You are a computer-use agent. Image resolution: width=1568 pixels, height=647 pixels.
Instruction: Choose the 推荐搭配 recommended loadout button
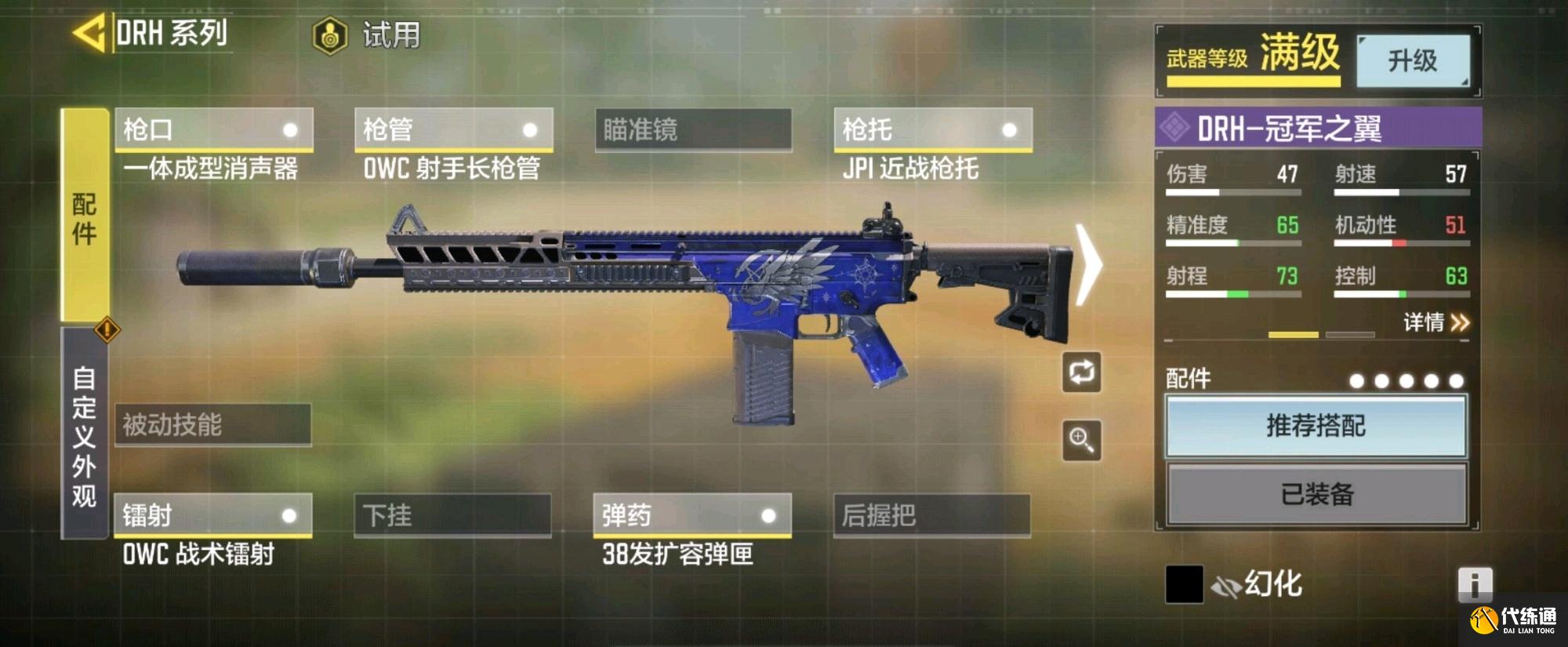point(1316,426)
